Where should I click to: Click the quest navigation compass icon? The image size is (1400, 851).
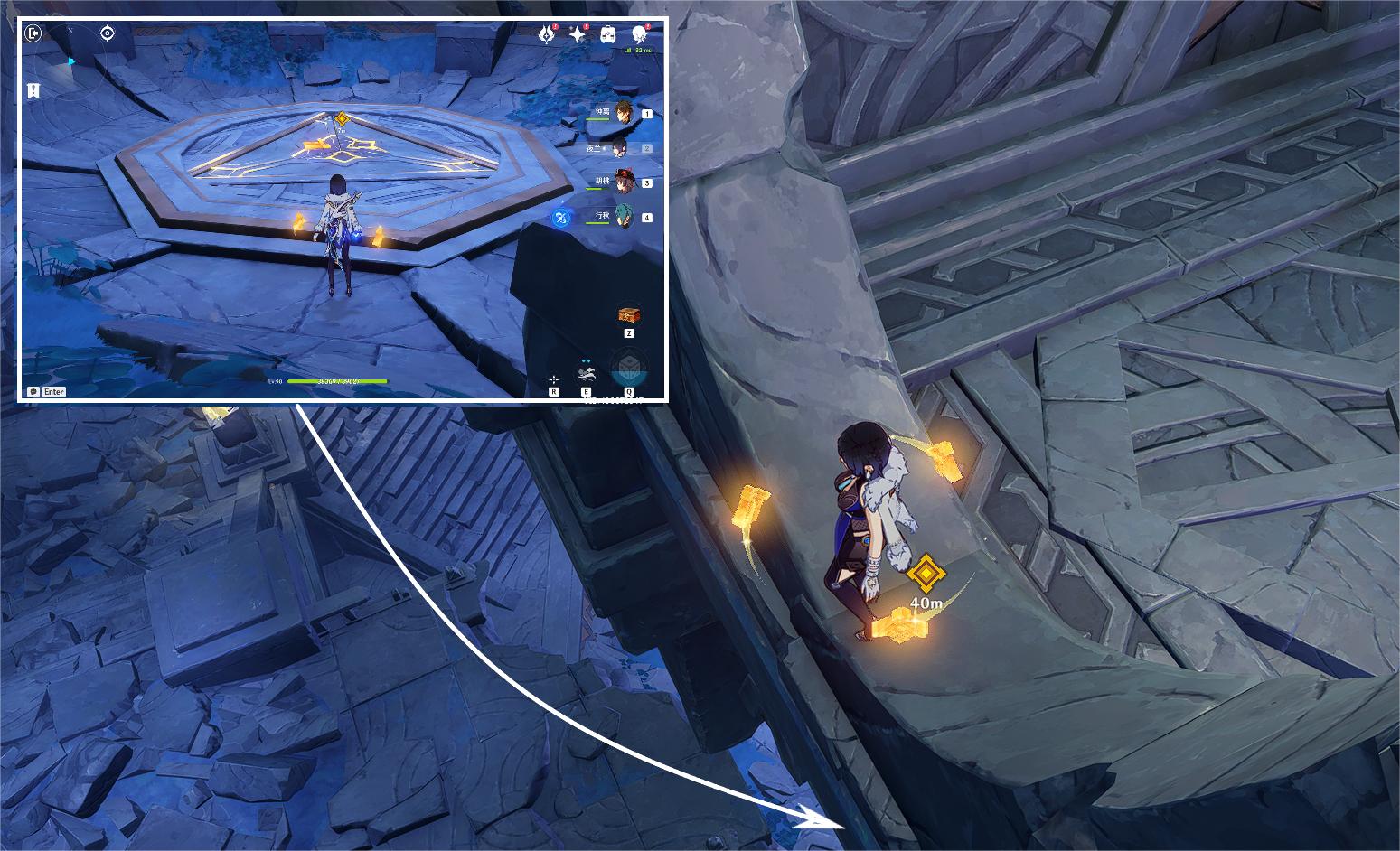coord(107,32)
